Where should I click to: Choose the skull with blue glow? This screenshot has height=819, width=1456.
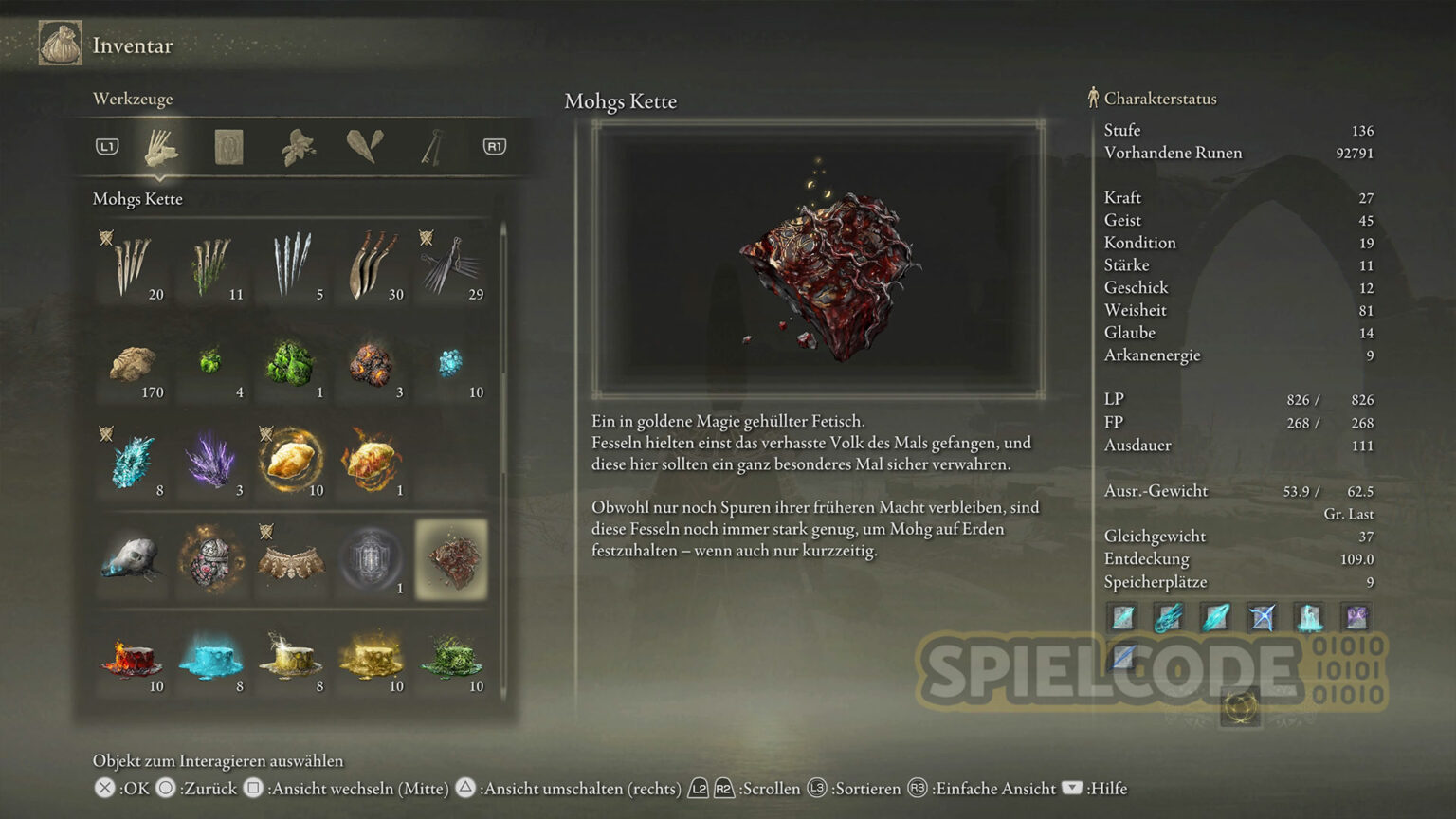132,560
